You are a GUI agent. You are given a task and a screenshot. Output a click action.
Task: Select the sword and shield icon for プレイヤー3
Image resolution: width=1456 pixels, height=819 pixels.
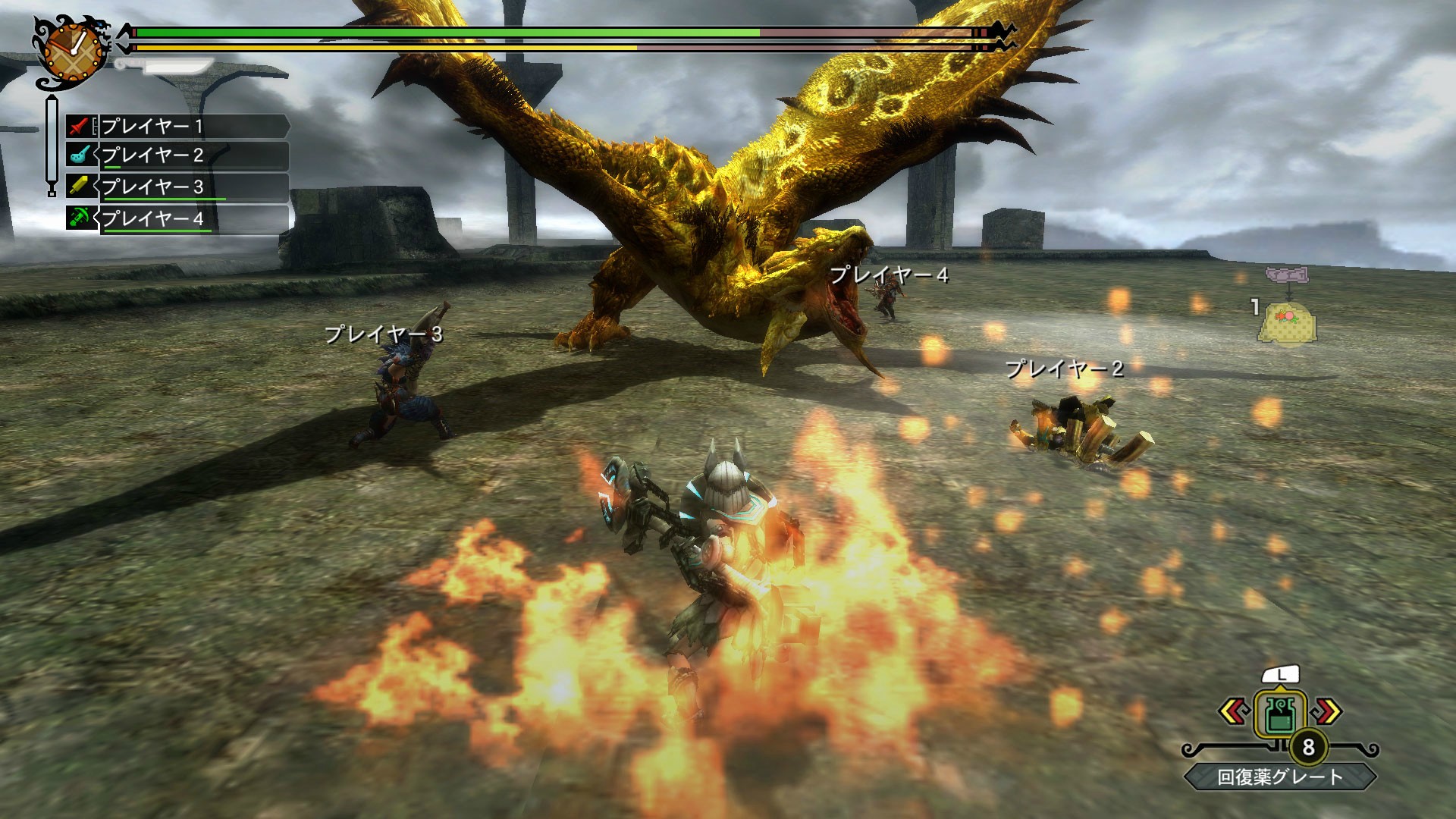tap(78, 186)
